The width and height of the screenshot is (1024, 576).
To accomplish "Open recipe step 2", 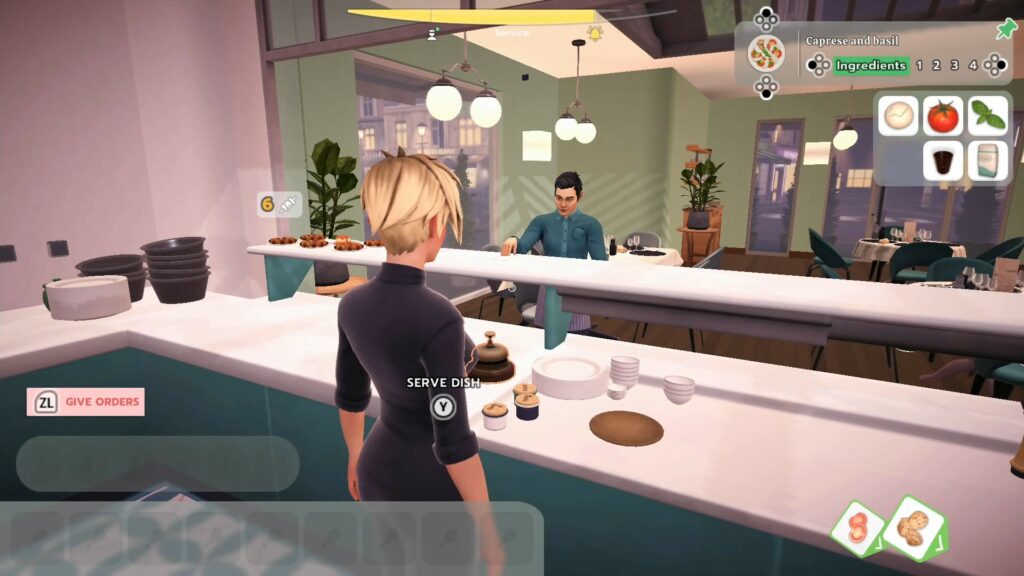I will 937,66.
